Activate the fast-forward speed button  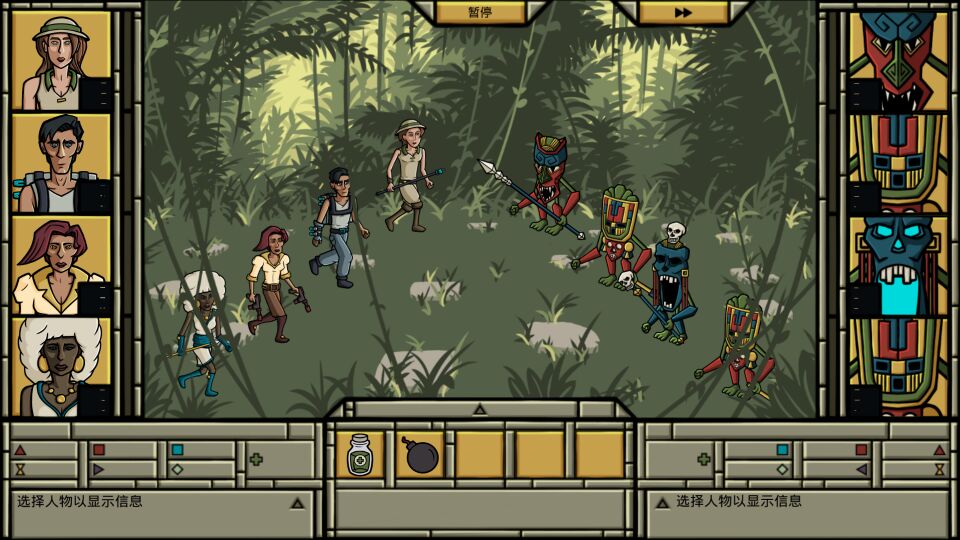coord(683,12)
